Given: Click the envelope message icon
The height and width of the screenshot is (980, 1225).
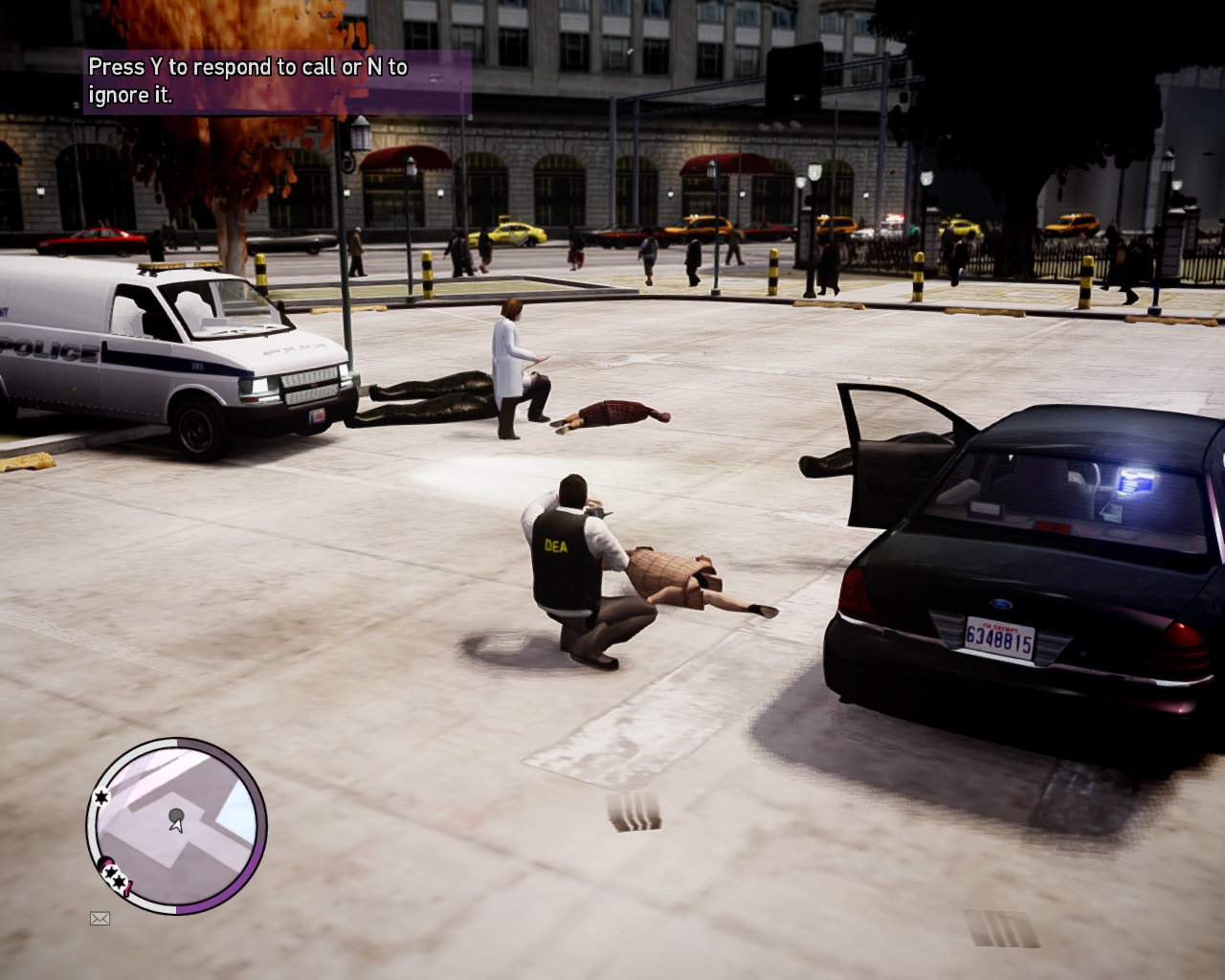Looking at the screenshot, I should tap(100, 919).
